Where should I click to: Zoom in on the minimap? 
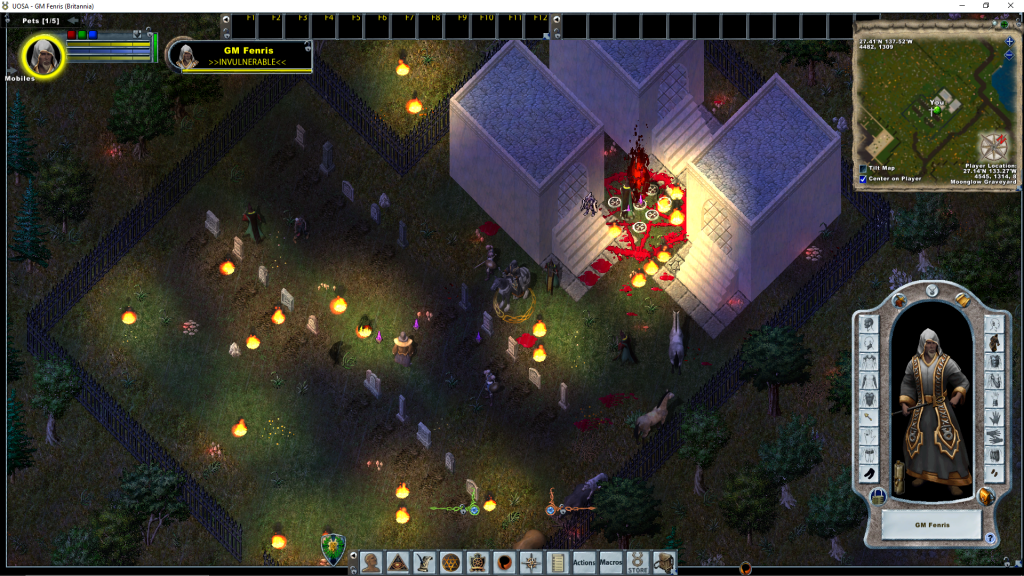point(1009,41)
